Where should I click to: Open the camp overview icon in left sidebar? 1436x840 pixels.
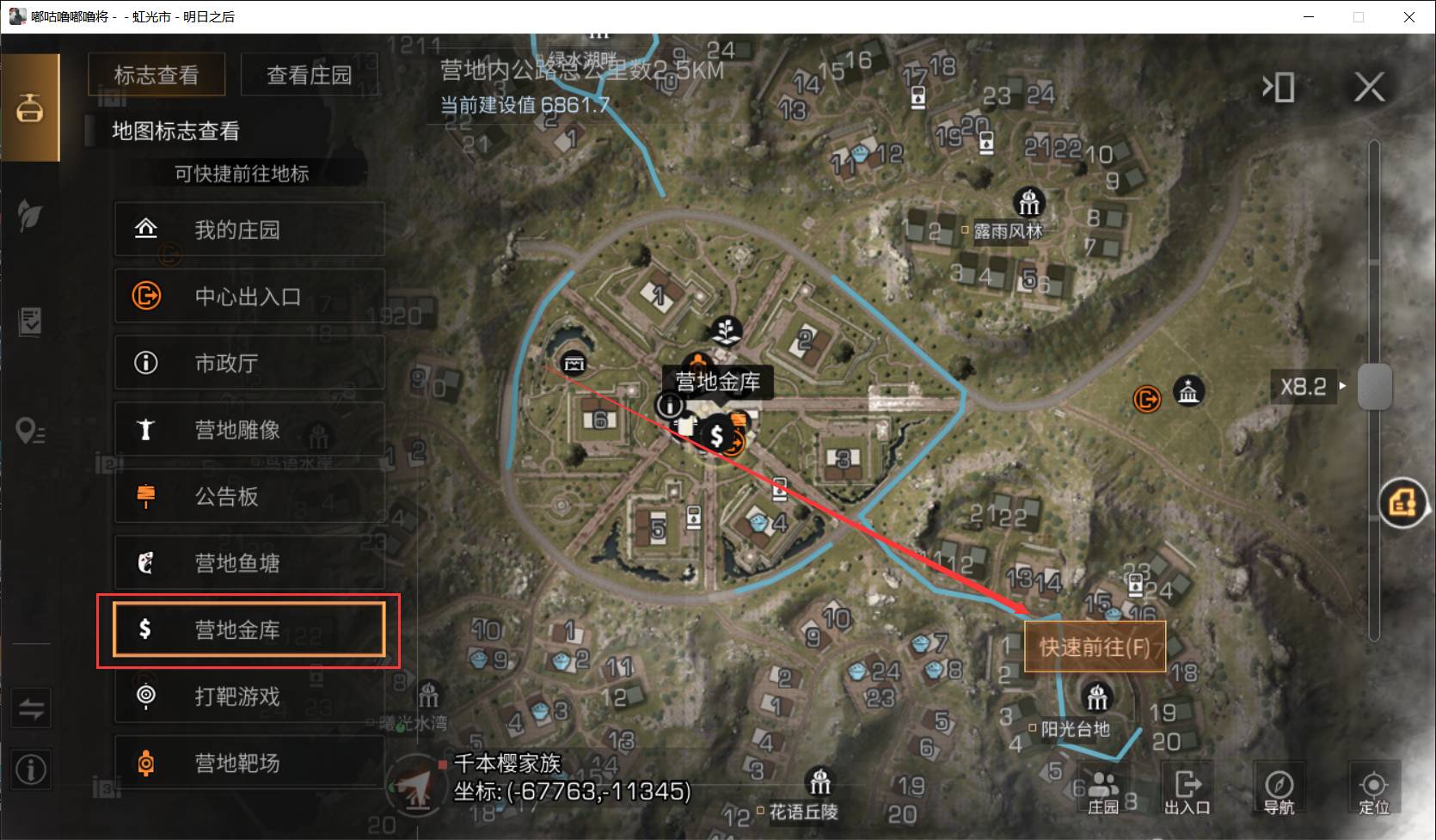tap(31, 107)
